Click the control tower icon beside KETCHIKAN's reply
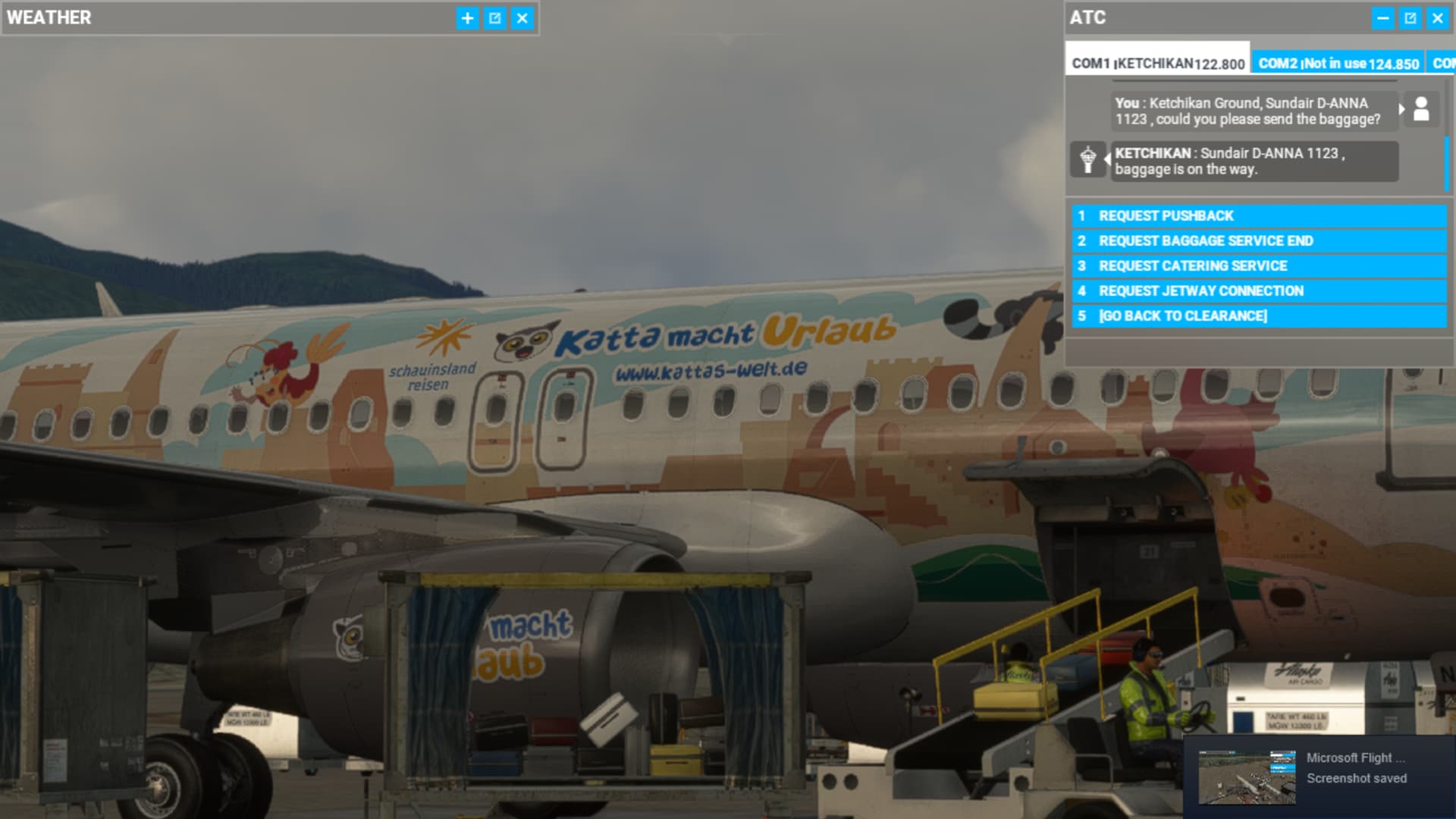The width and height of the screenshot is (1456, 819). [x=1089, y=160]
